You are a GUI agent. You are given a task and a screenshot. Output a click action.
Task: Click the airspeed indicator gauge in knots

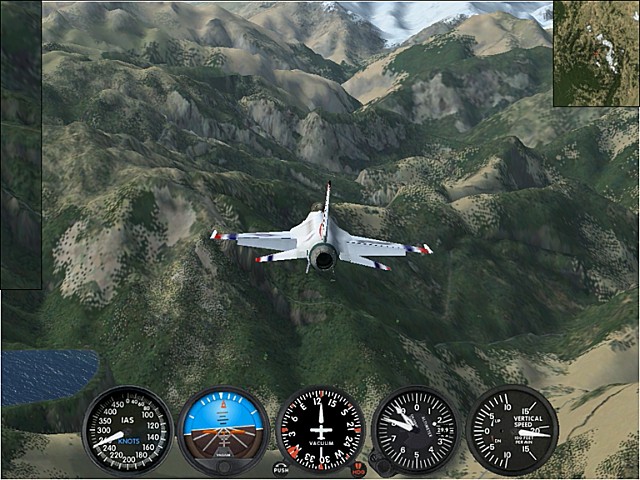[127, 430]
